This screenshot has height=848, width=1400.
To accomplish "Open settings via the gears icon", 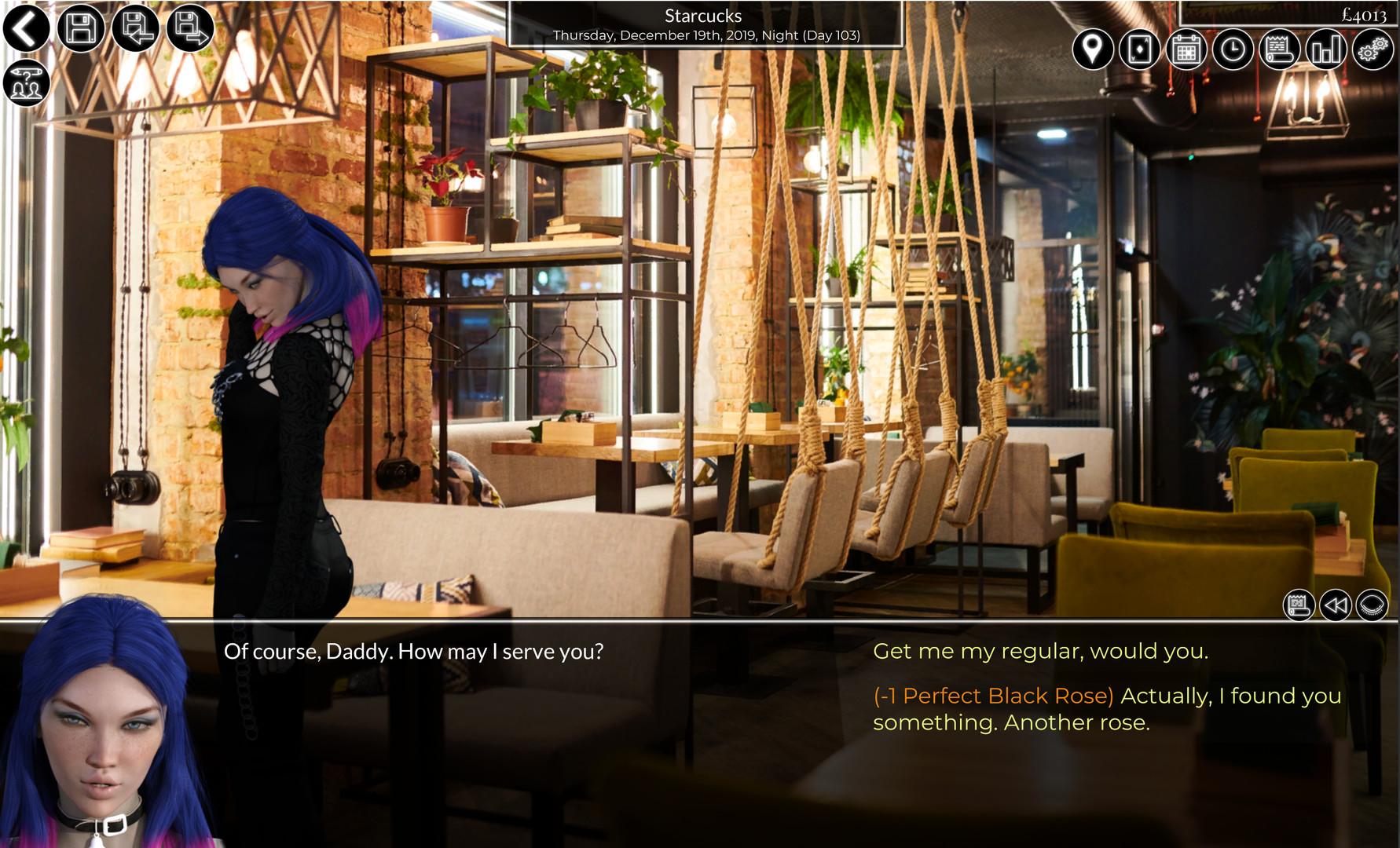I will 1371,49.
